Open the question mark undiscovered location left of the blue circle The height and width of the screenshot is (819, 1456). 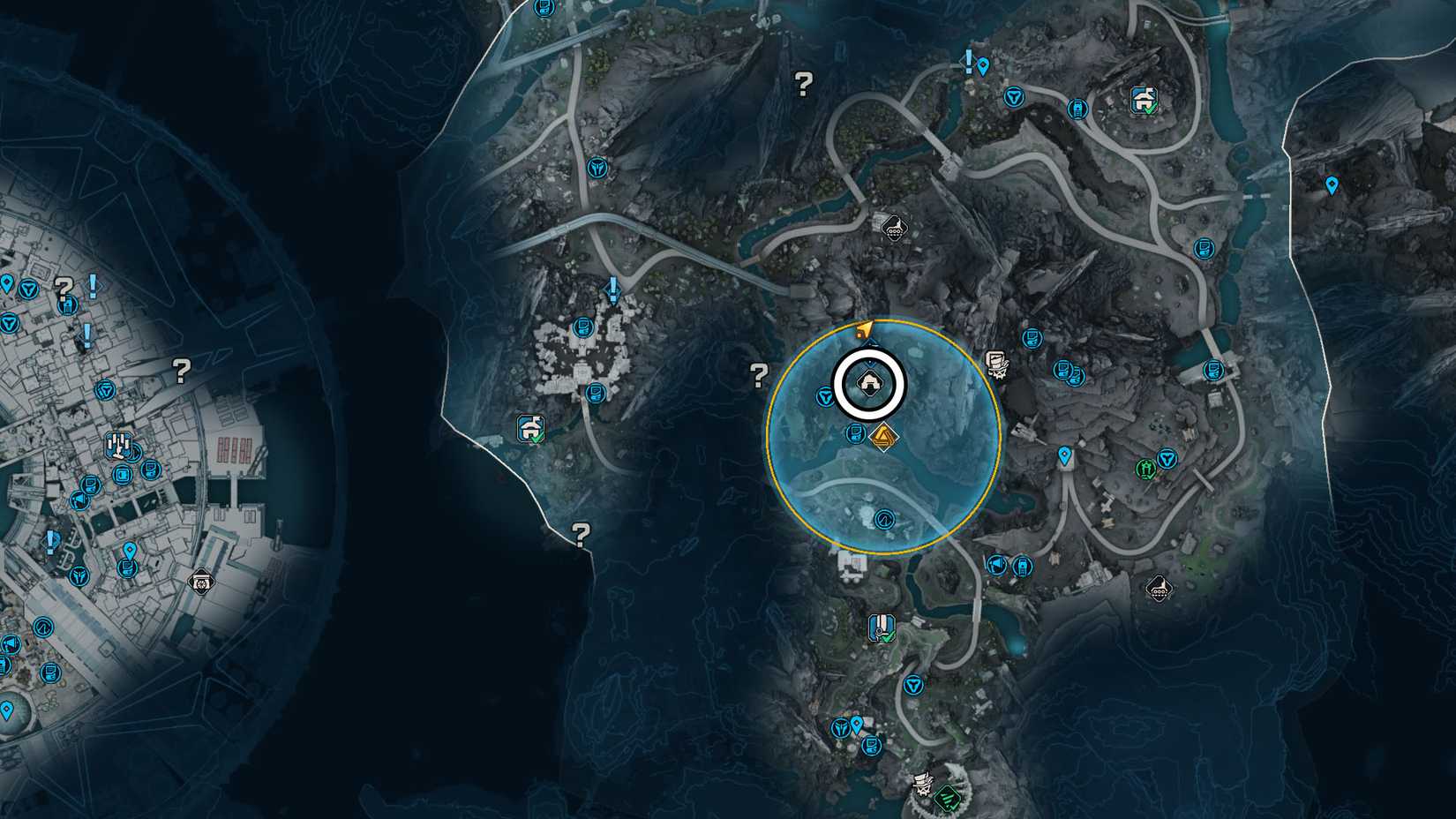click(760, 374)
